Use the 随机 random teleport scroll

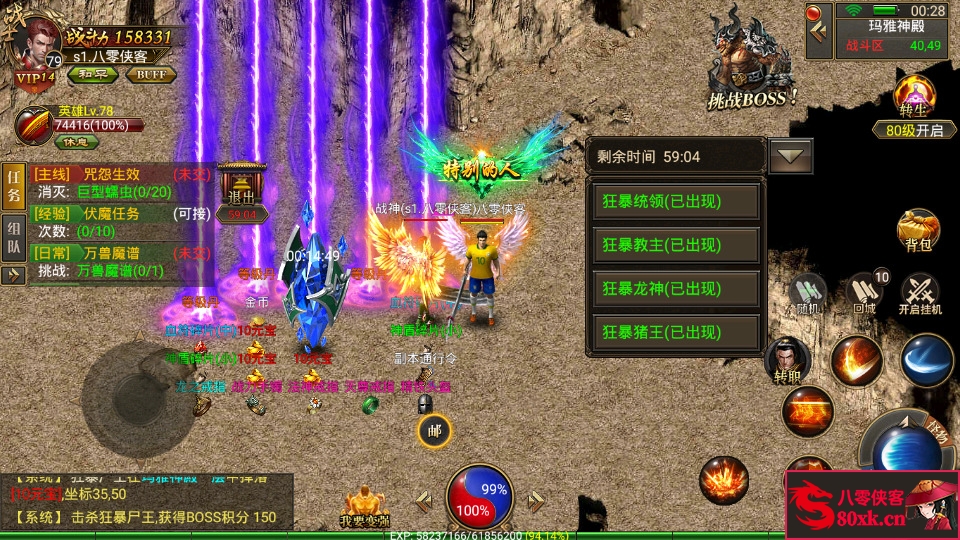click(x=807, y=293)
